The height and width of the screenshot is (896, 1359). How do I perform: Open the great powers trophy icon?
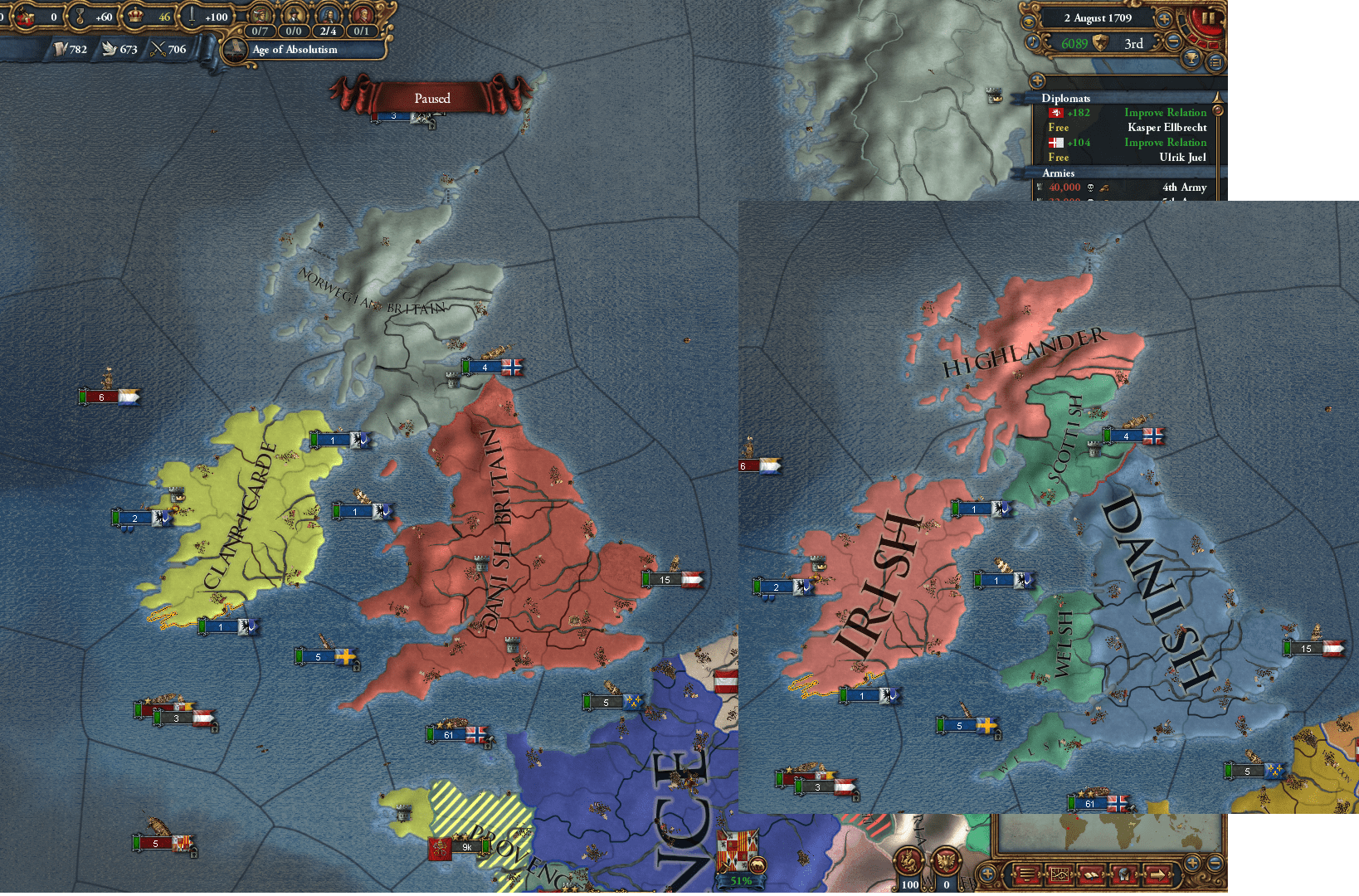[x=1192, y=60]
